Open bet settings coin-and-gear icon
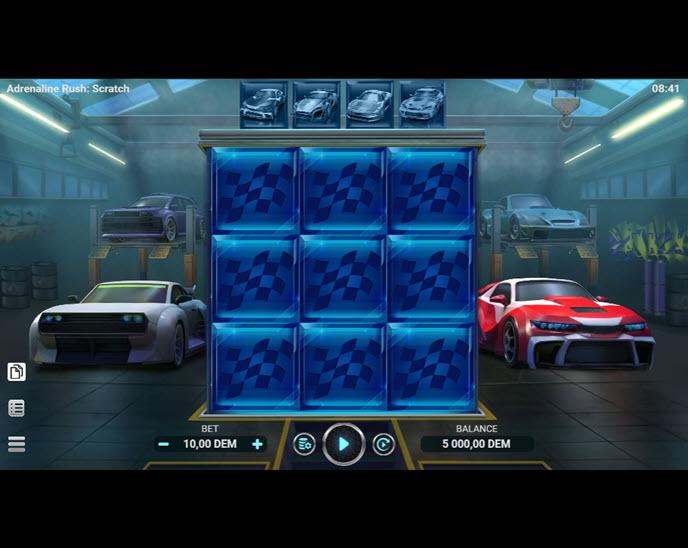The image size is (688, 548). (x=304, y=444)
